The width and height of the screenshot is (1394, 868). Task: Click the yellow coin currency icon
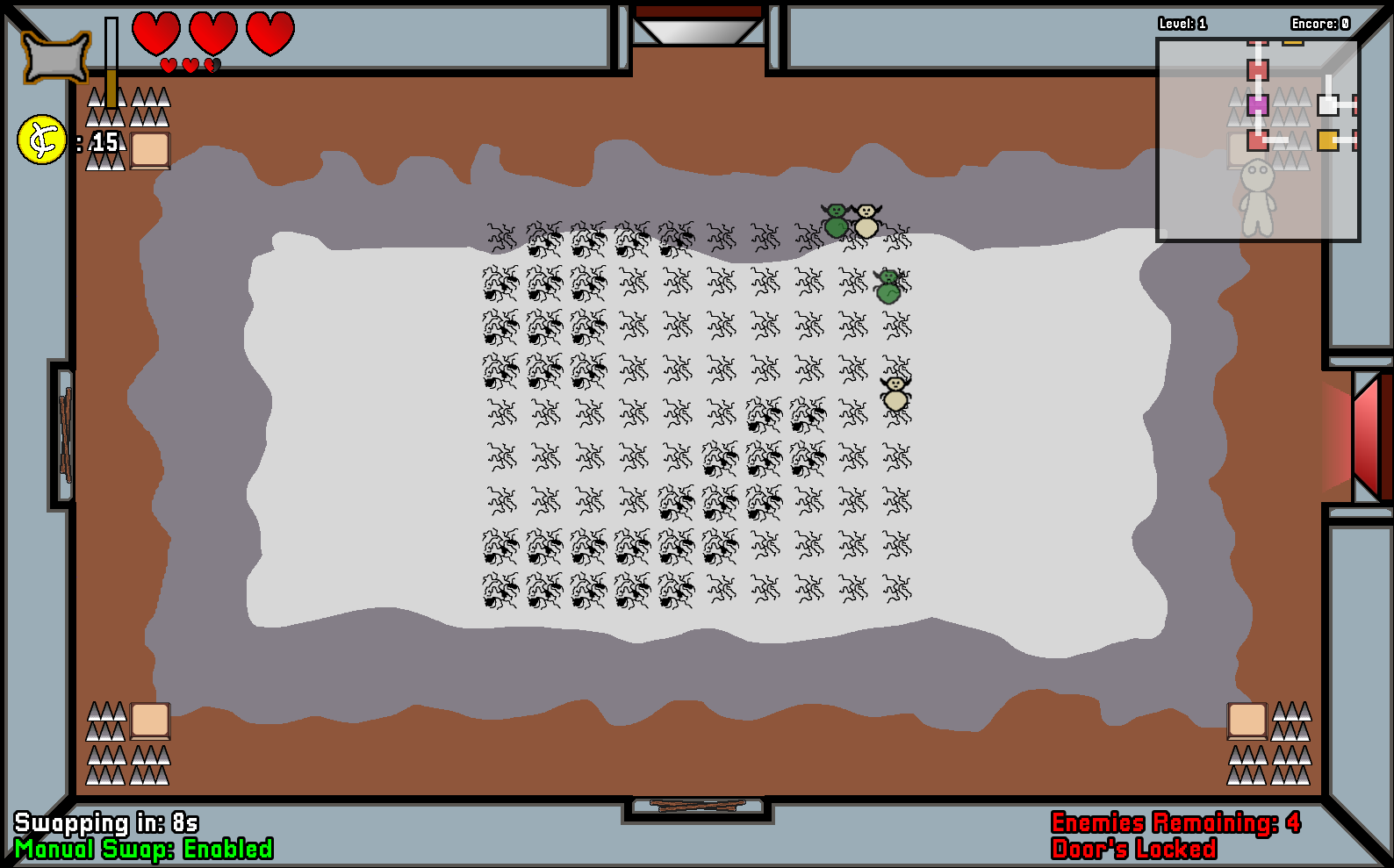[x=40, y=139]
